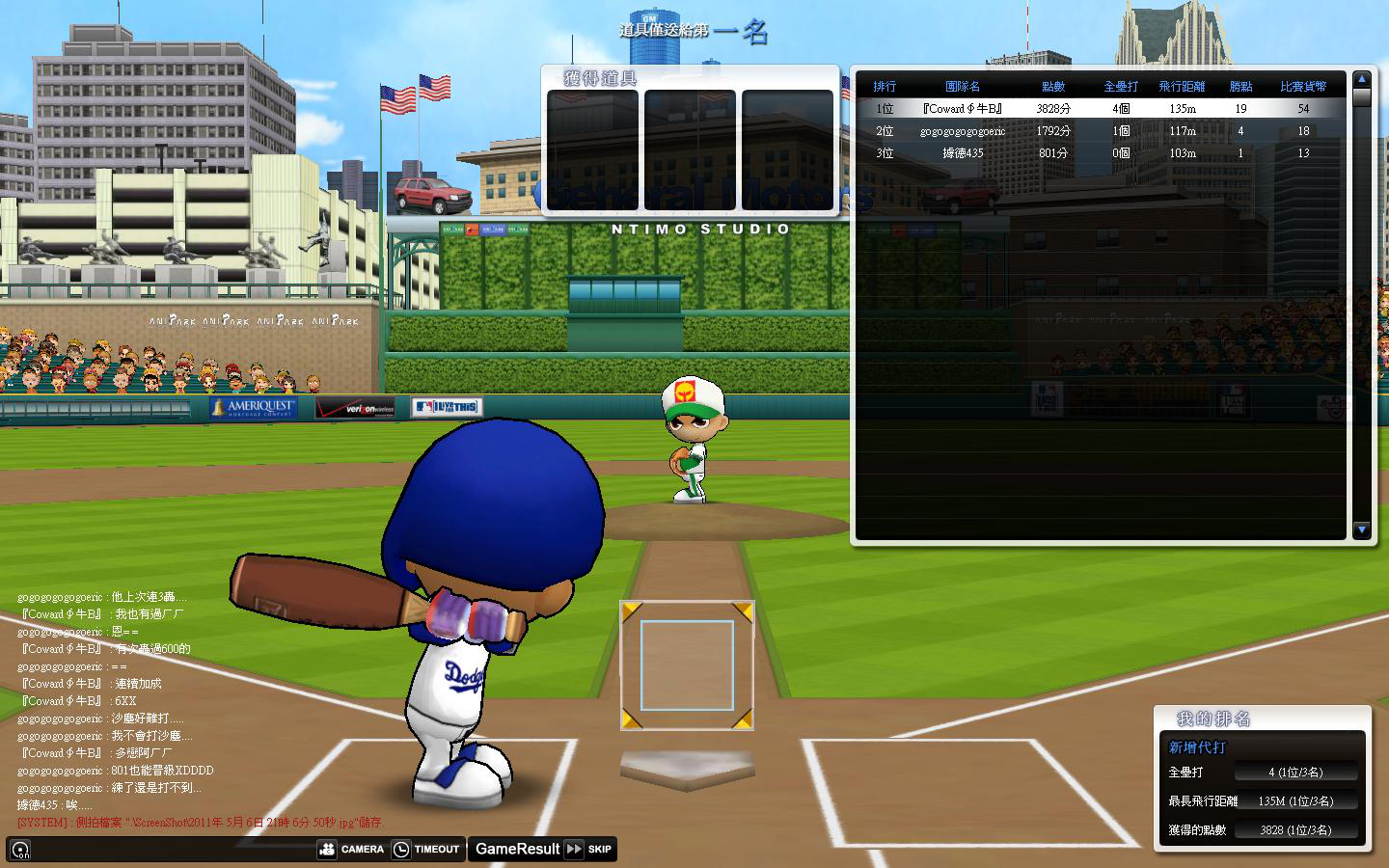Select the 3rd place ranking row
This screenshot has height=868, width=1389.
pos(1100,153)
